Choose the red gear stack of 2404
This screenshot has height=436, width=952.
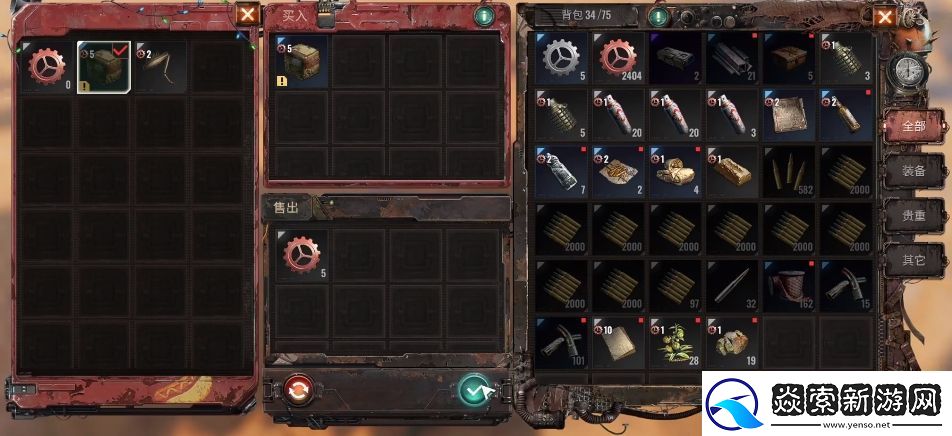tap(619, 59)
